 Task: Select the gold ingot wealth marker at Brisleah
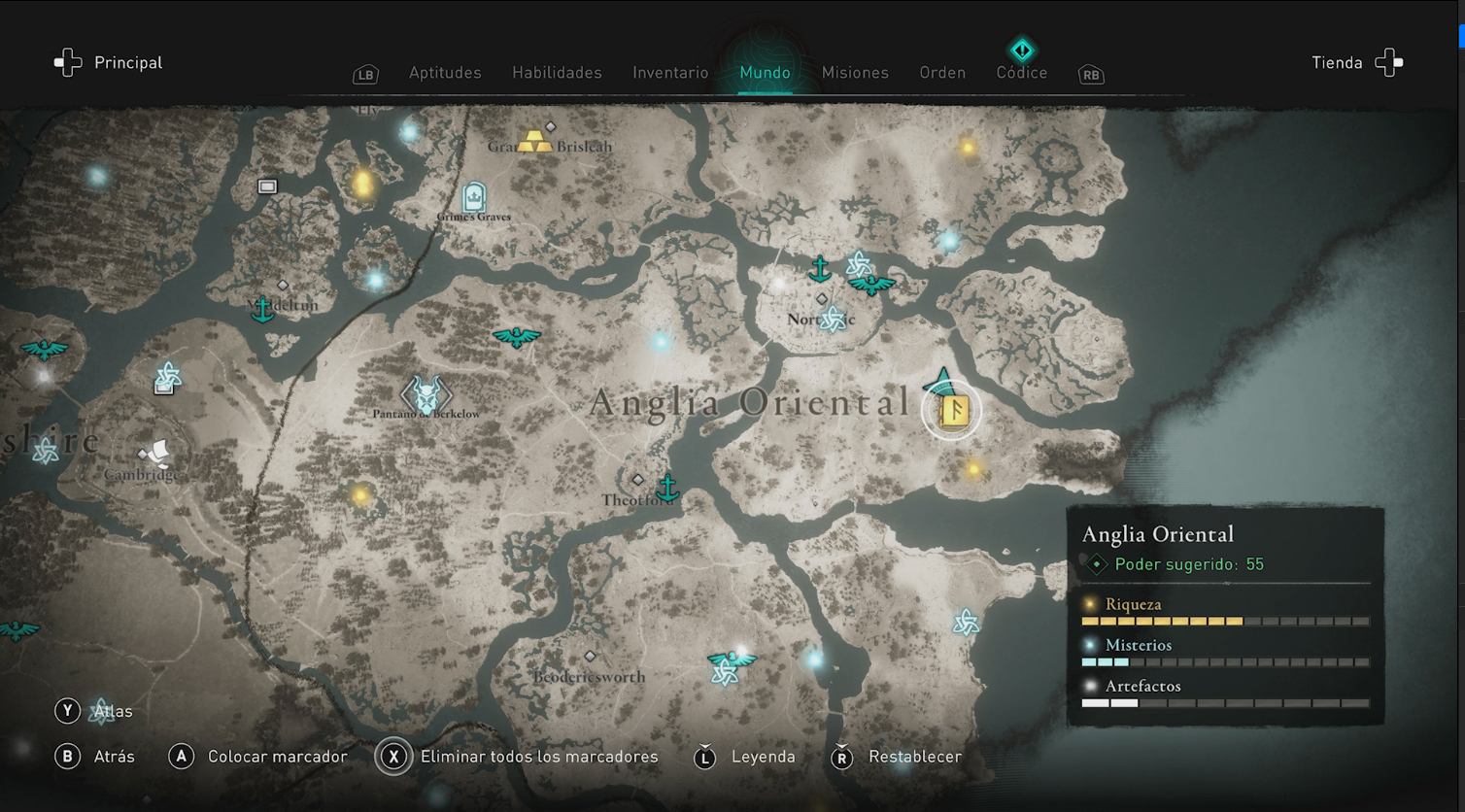[533, 141]
